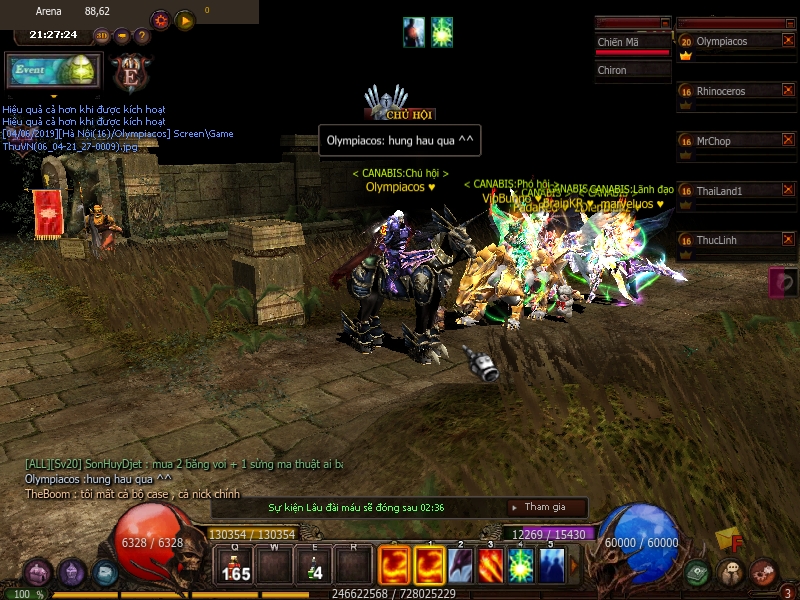Screen dimensions: 800x600
Task: Remove MrChop from the party list
Action: click(x=788, y=141)
